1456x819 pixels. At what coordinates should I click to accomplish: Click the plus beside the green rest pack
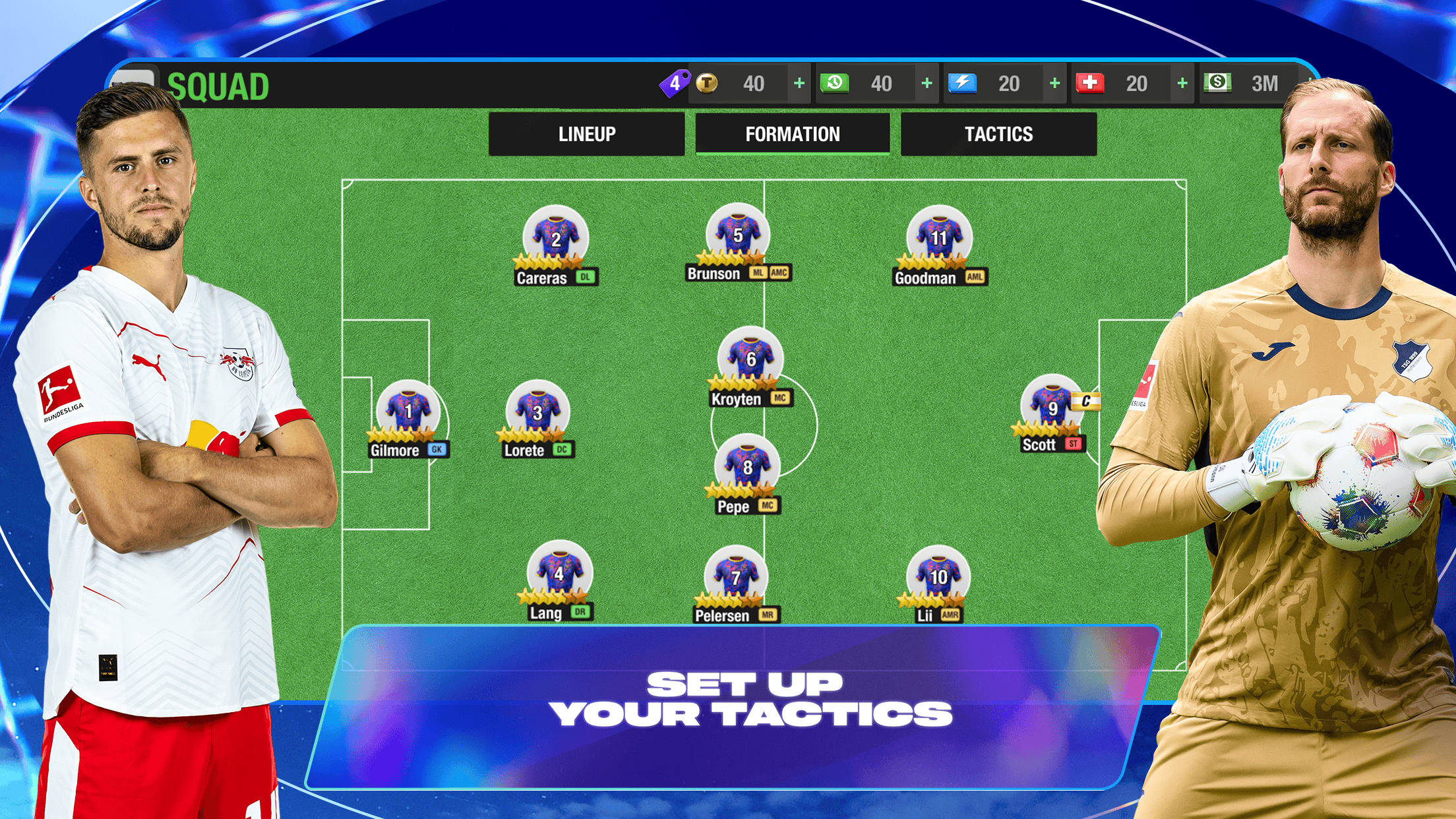tap(926, 84)
